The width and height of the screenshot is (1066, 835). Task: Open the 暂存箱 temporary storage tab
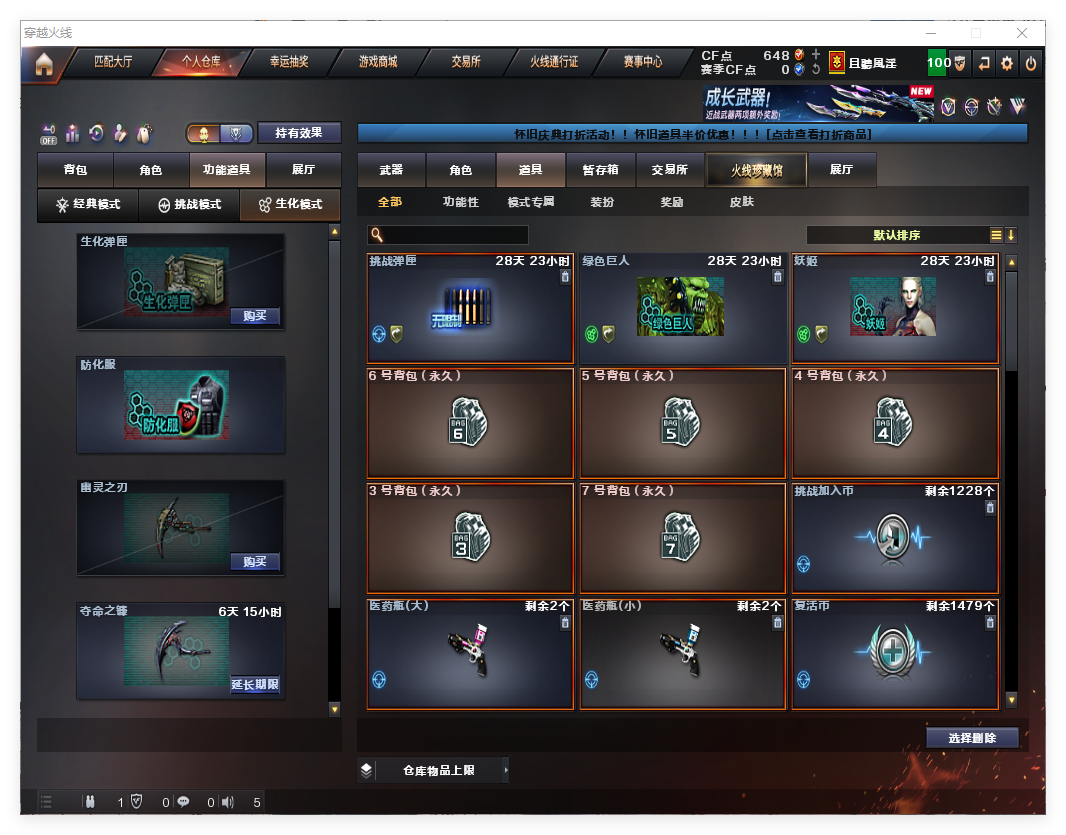(x=600, y=170)
